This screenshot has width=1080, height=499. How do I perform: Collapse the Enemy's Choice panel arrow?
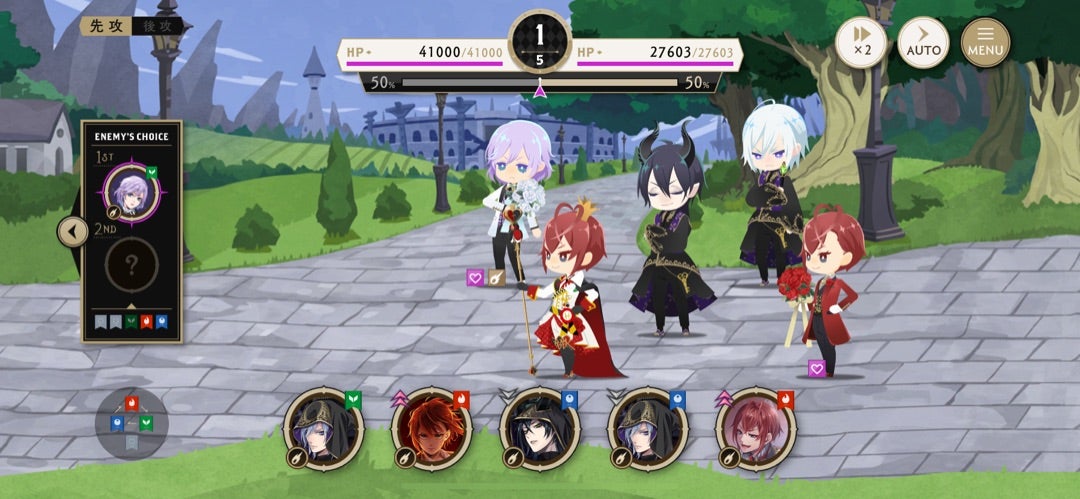pos(72,232)
